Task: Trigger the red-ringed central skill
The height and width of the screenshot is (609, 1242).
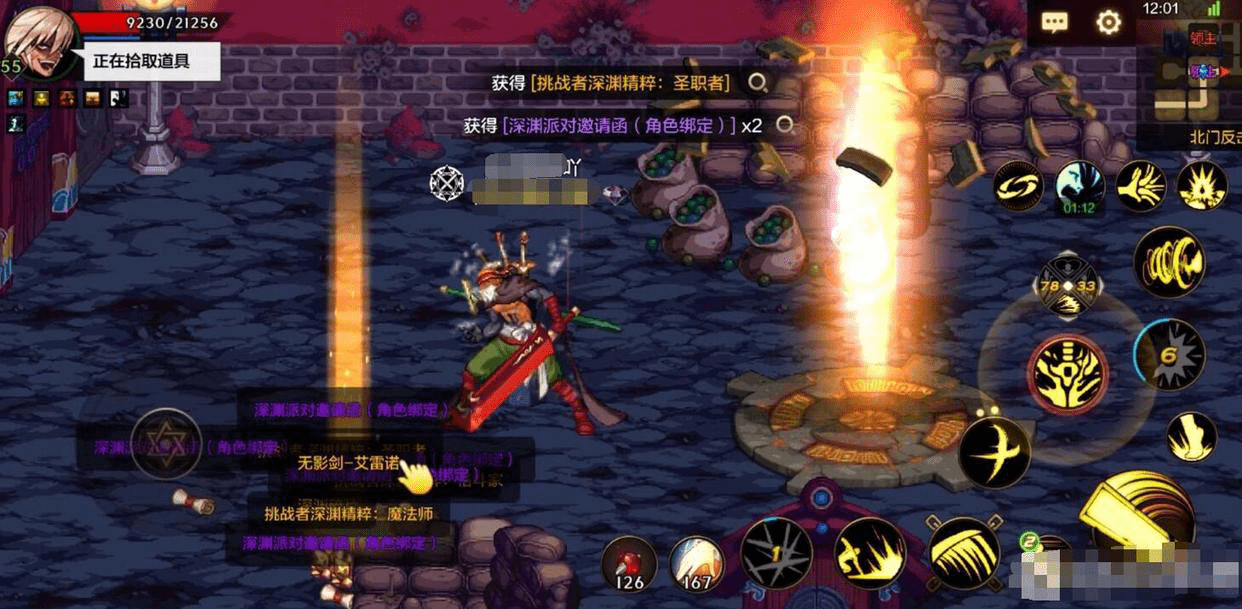Action: (1068, 372)
